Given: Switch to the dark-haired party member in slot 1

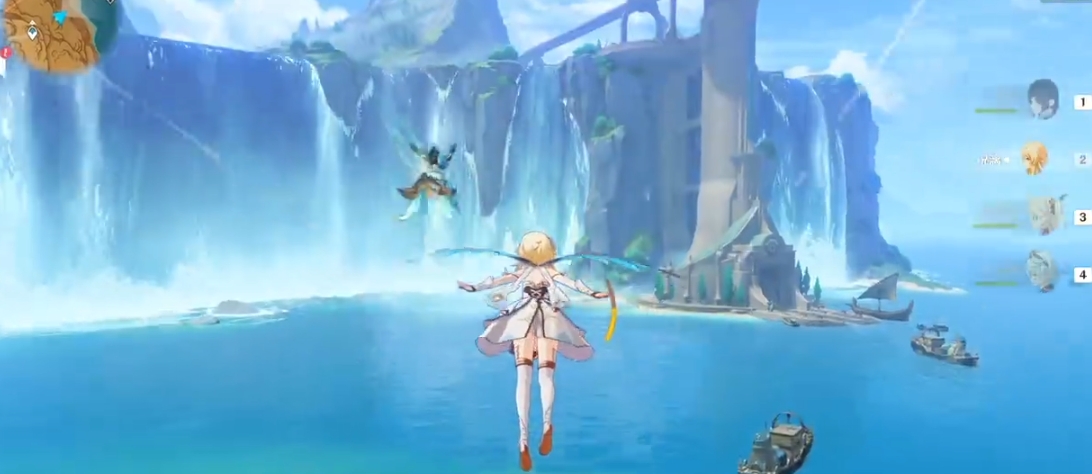Looking at the screenshot, I should 1043,99.
